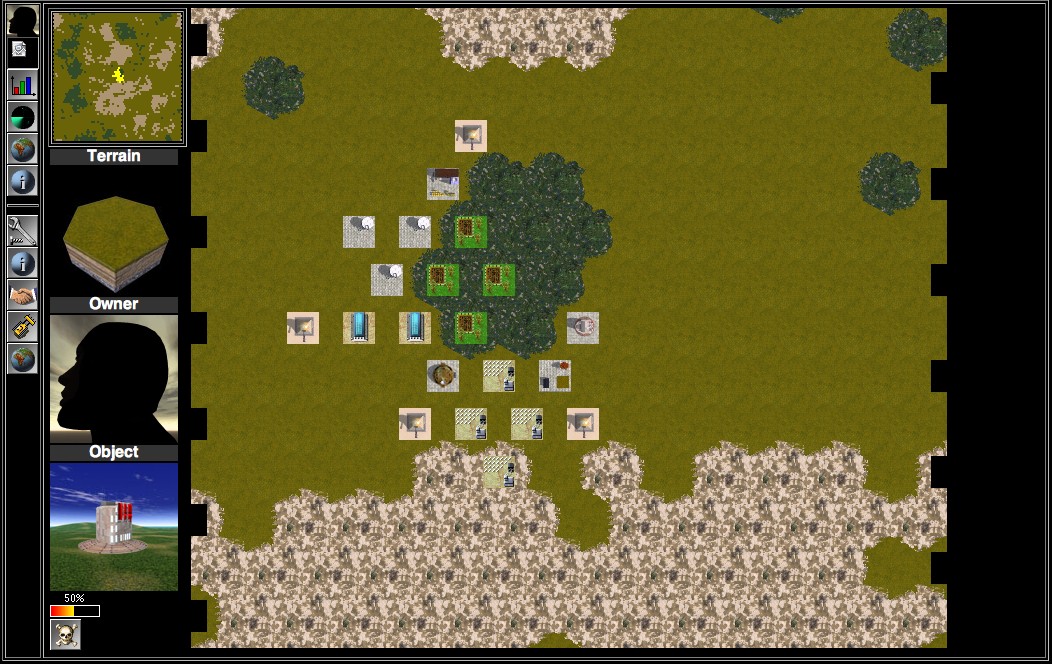Click the yellow machine icon in toolbar
This screenshot has height=664, width=1052.
click(22, 327)
